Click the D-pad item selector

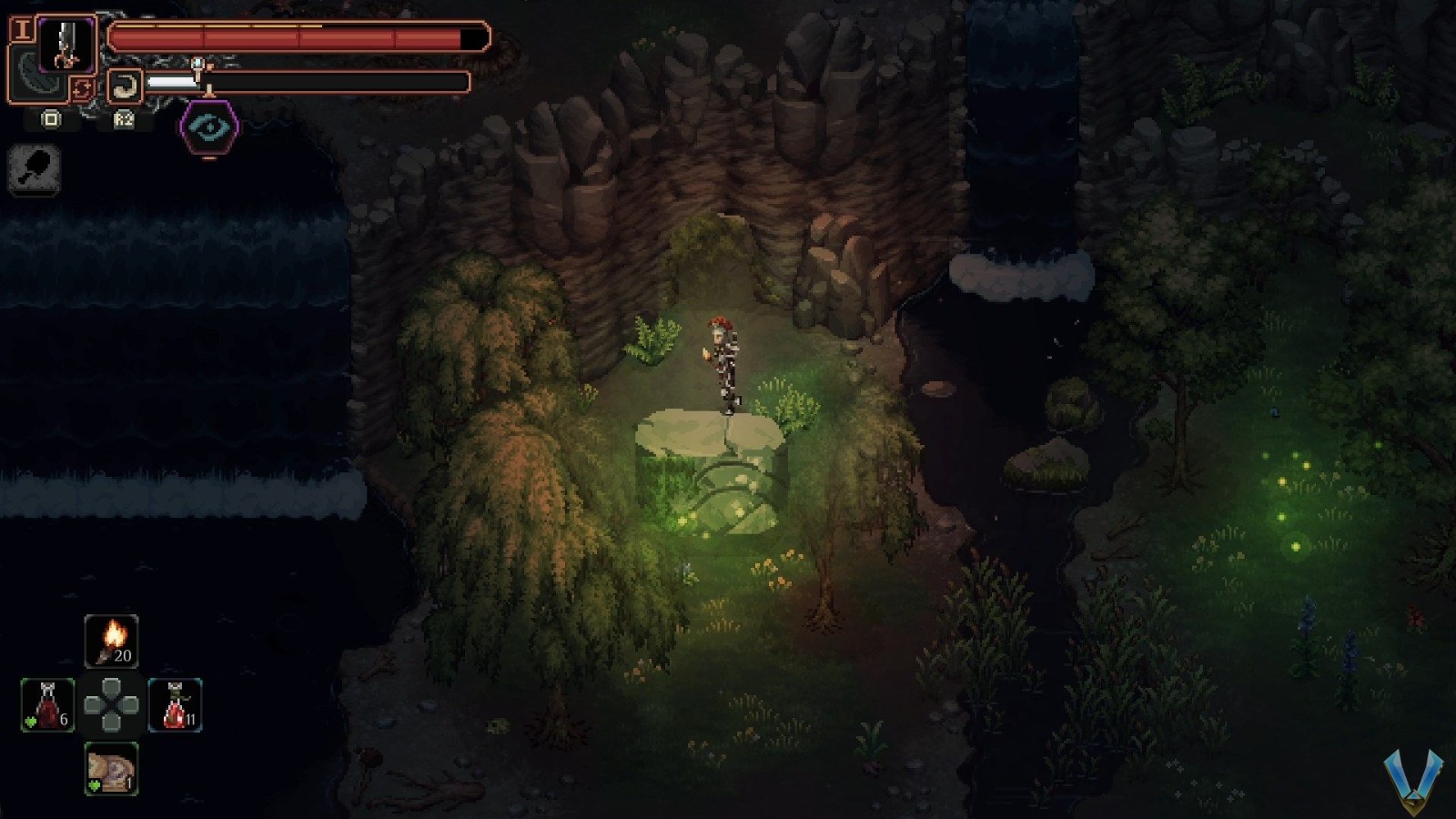[111, 705]
